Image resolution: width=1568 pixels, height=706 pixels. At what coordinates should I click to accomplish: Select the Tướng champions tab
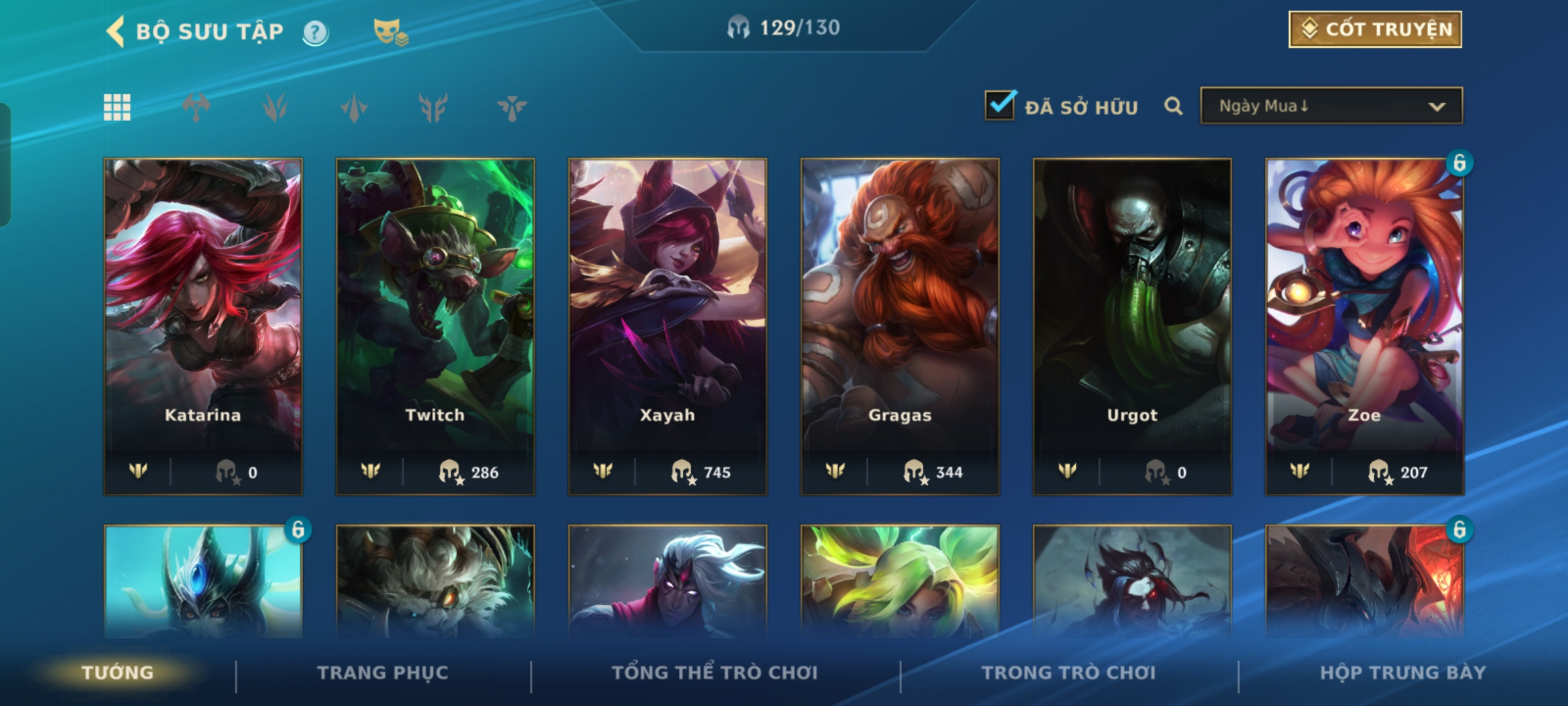point(118,673)
